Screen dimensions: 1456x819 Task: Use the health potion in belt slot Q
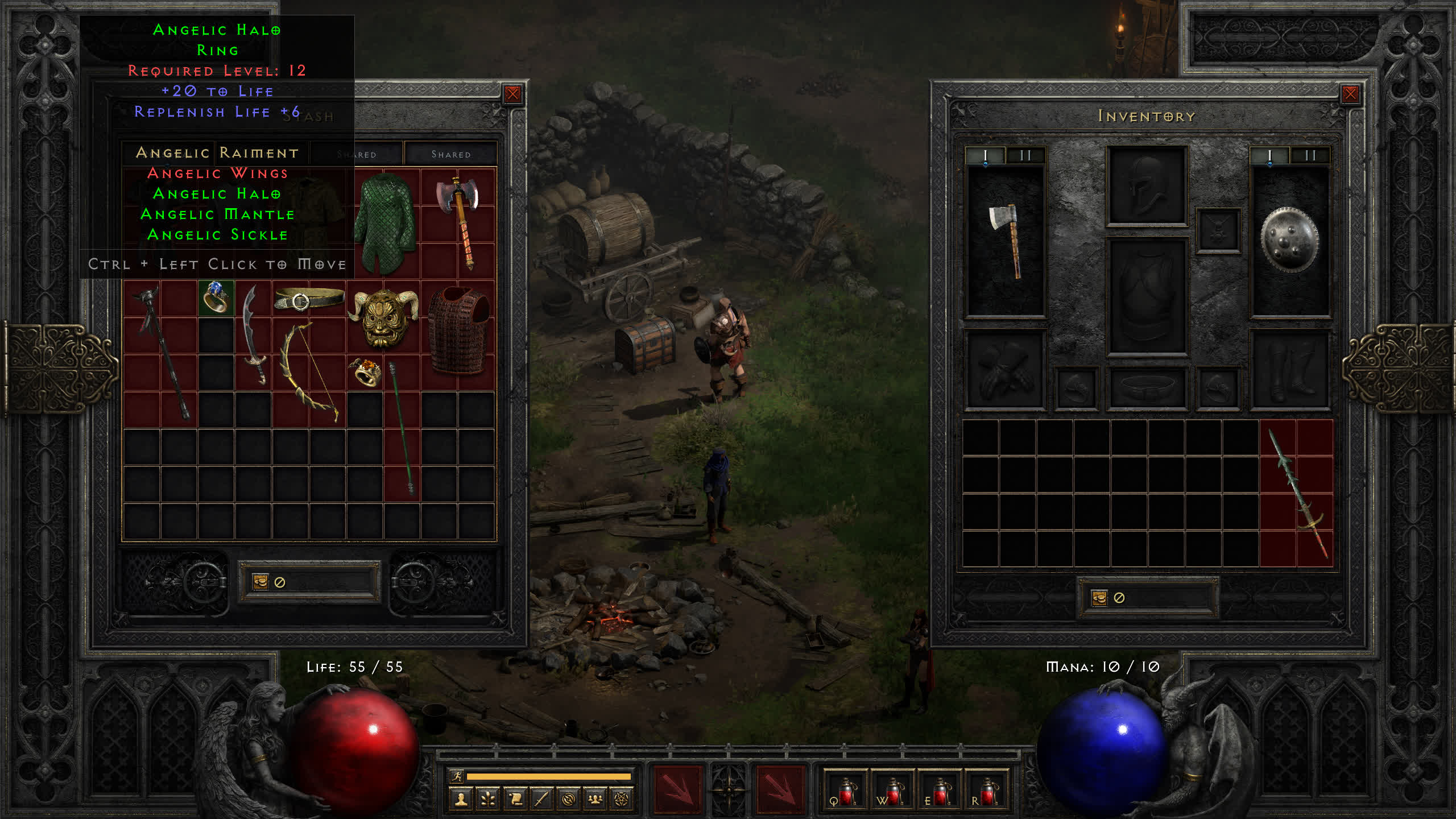(x=845, y=791)
